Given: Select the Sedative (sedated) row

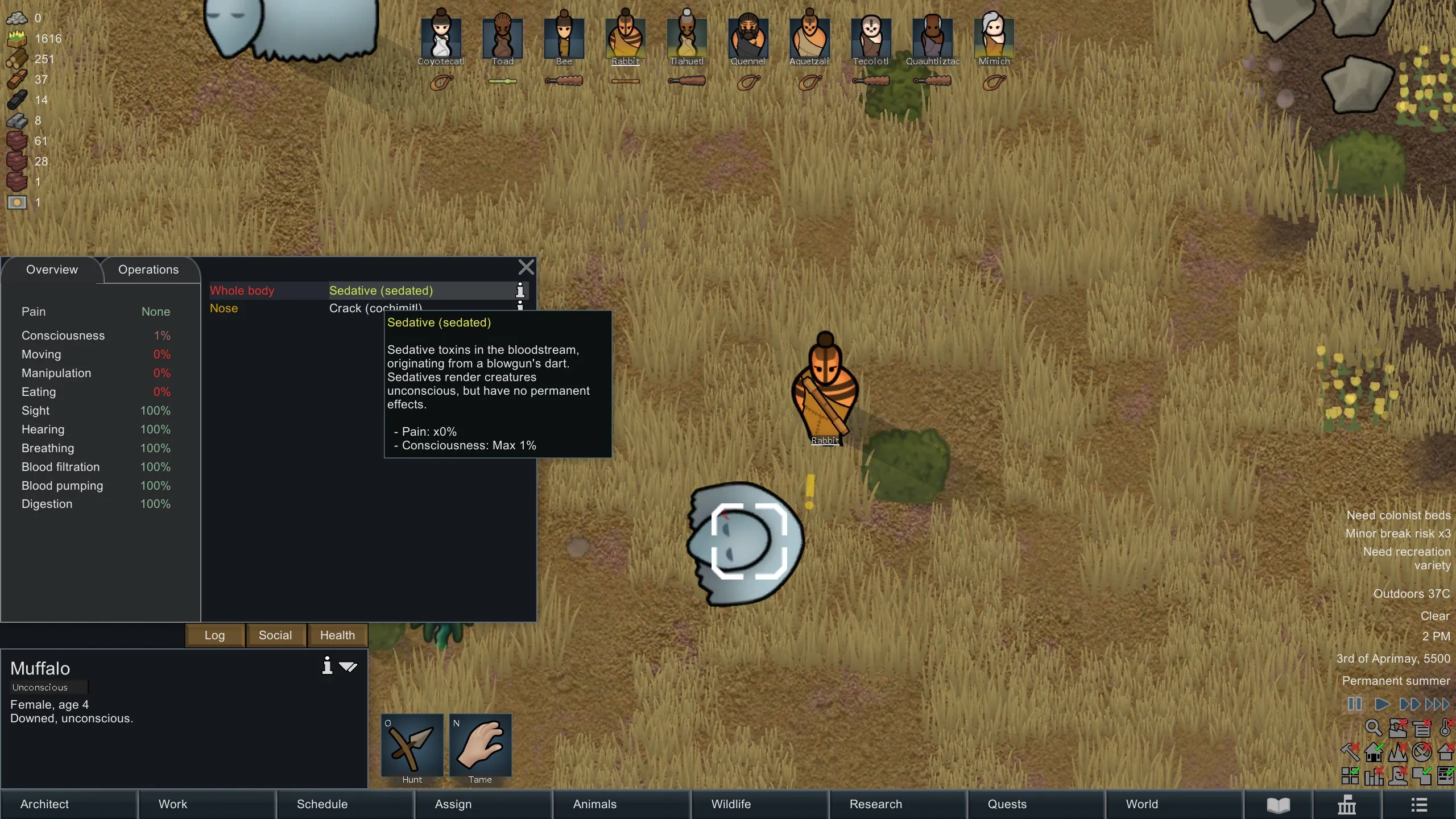Looking at the screenshot, I should [381, 291].
